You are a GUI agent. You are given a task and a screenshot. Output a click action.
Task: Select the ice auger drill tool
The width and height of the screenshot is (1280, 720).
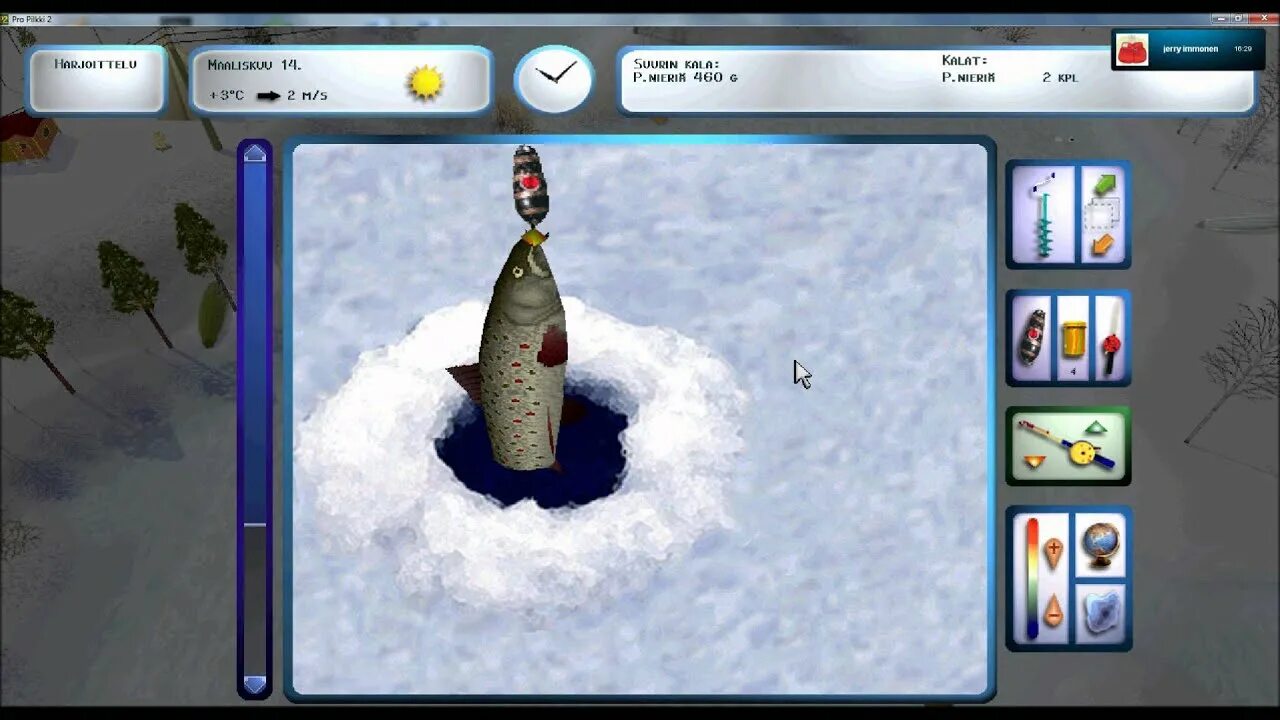coord(1043,215)
